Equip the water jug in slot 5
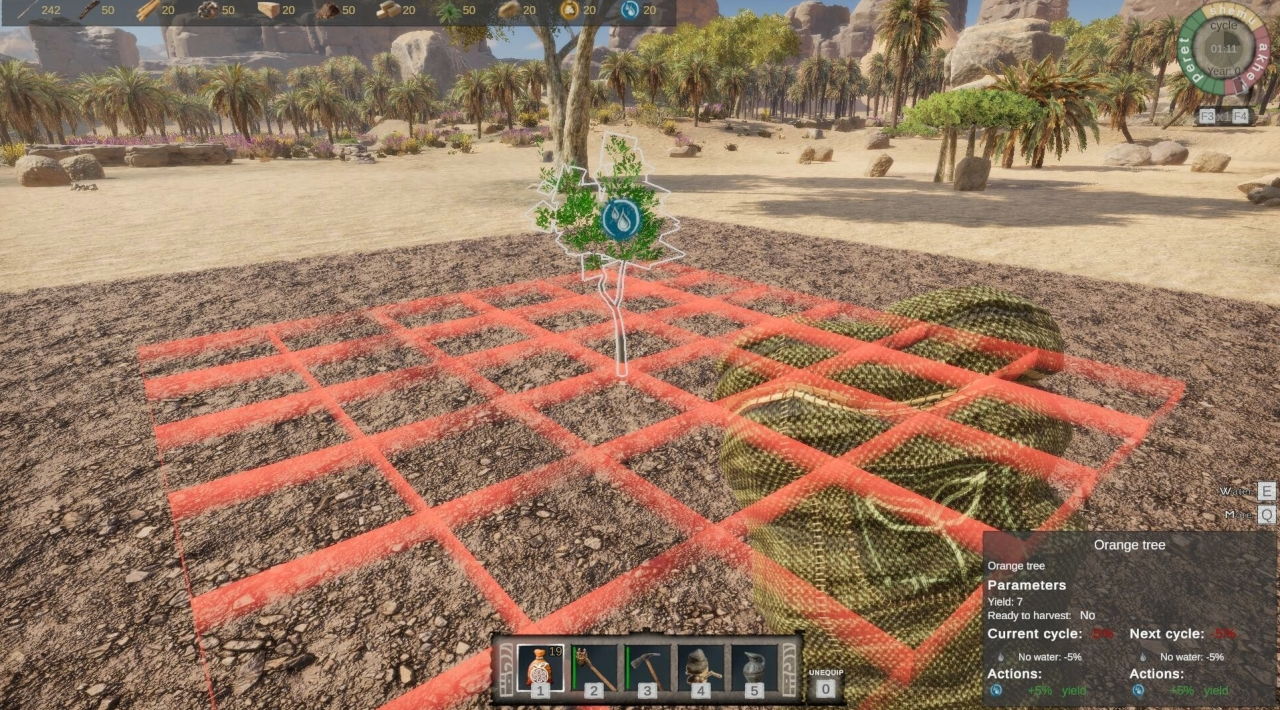1280x710 pixels. click(x=755, y=668)
